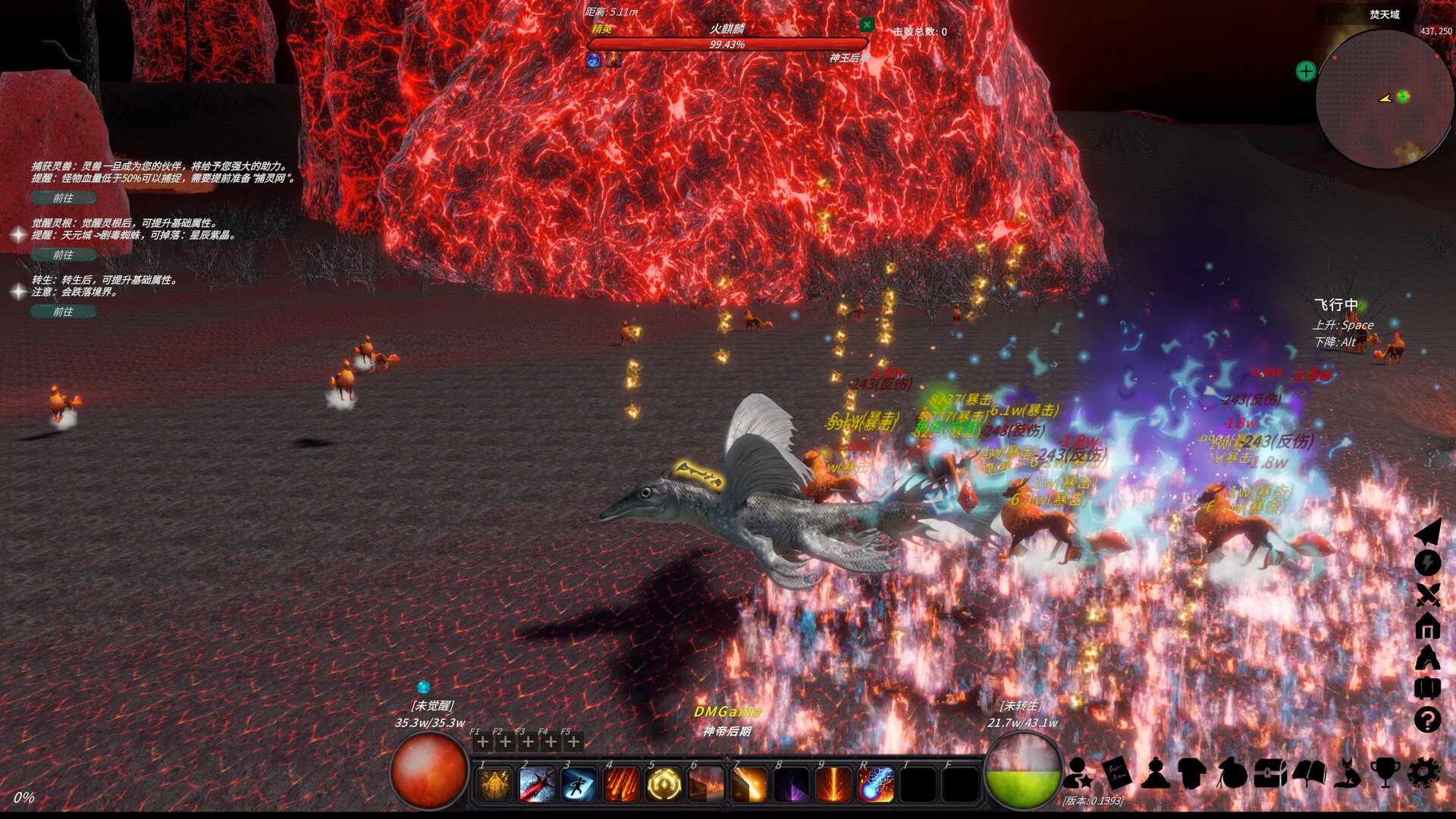
Task: Click 前往 under the 转生 hint
Action: pos(64,312)
